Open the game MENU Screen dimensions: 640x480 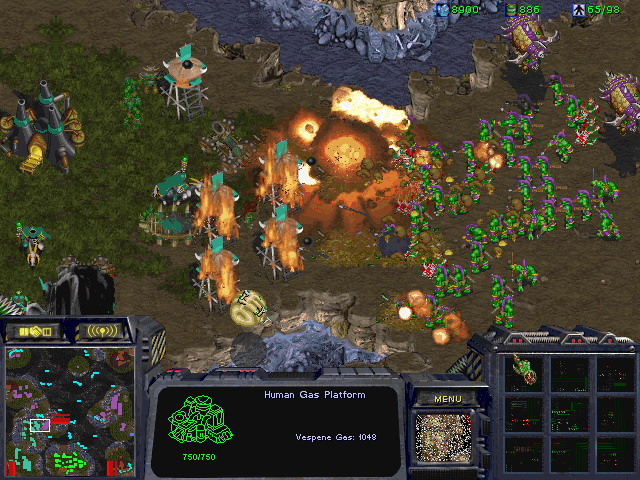click(x=447, y=399)
